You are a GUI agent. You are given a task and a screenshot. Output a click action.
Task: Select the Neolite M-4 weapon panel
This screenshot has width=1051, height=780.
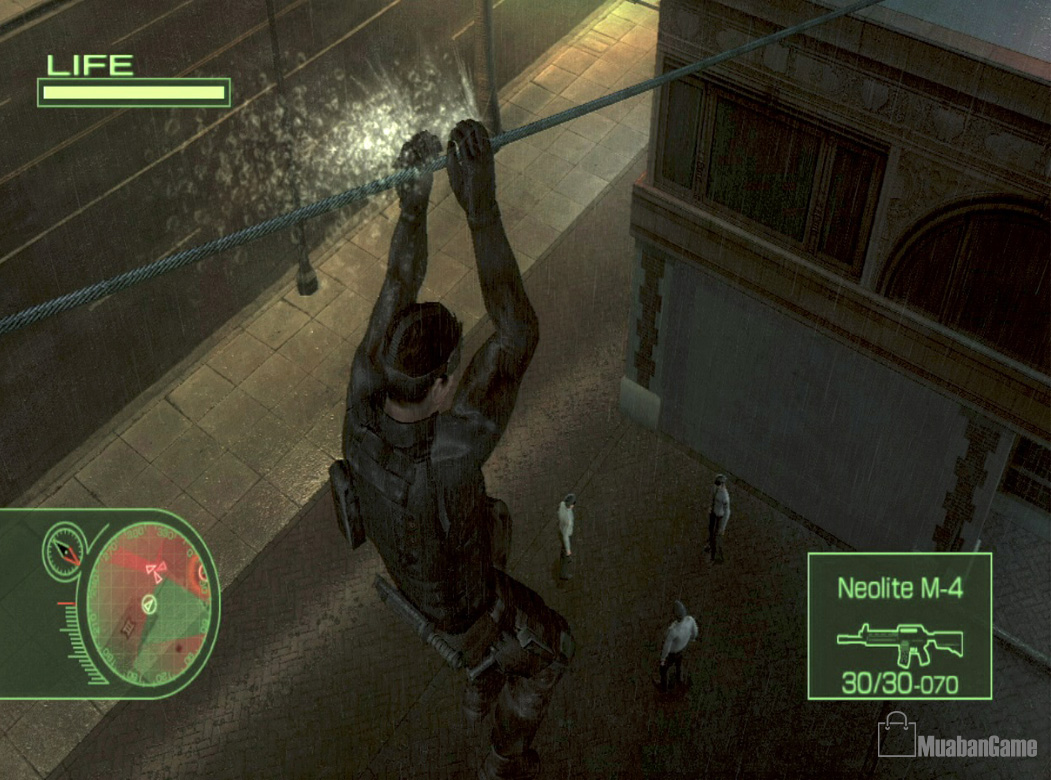click(x=899, y=626)
